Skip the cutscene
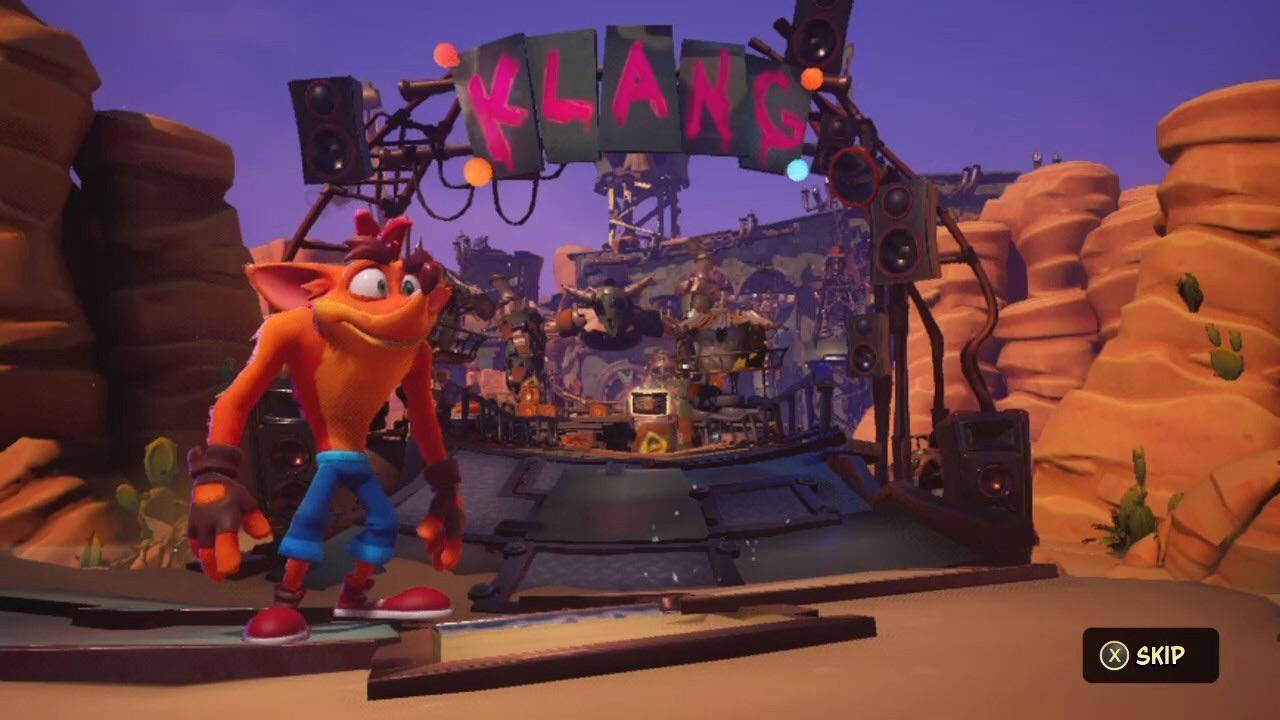 (1150, 655)
